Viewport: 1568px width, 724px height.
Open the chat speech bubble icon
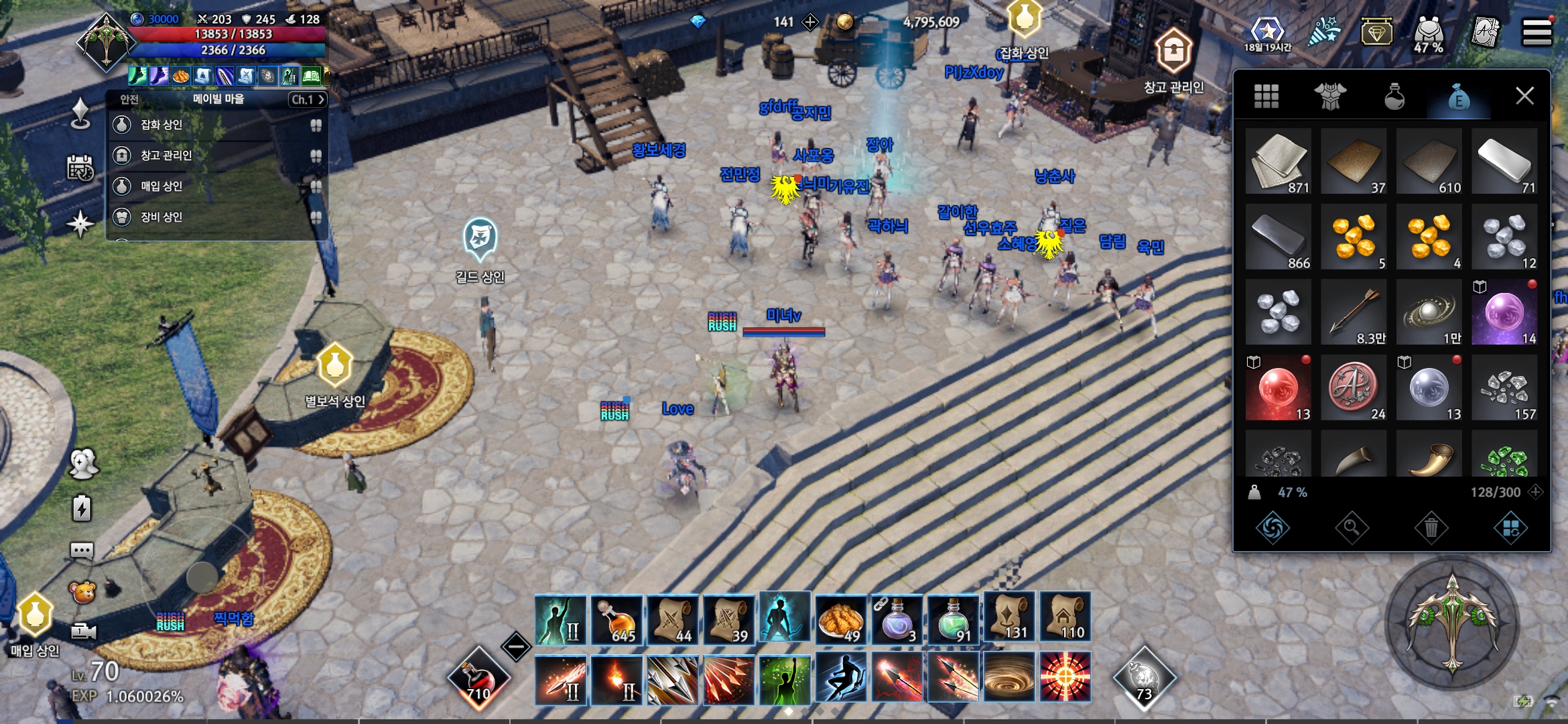point(82,551)
